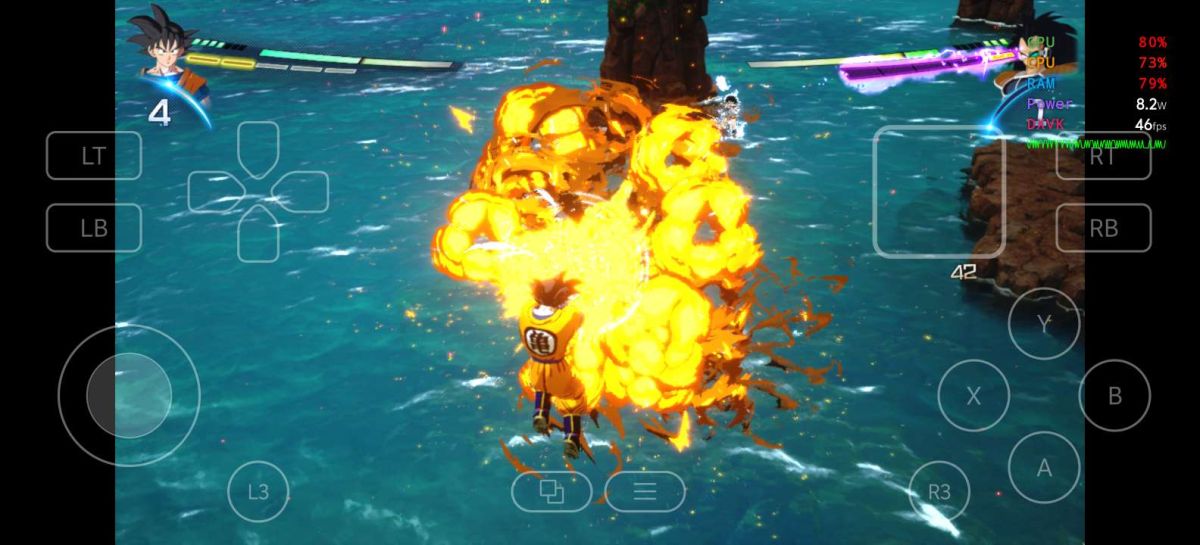Tap the on-screen A face button
This screenshot has width=1200, height=545.
[1044, 467]
